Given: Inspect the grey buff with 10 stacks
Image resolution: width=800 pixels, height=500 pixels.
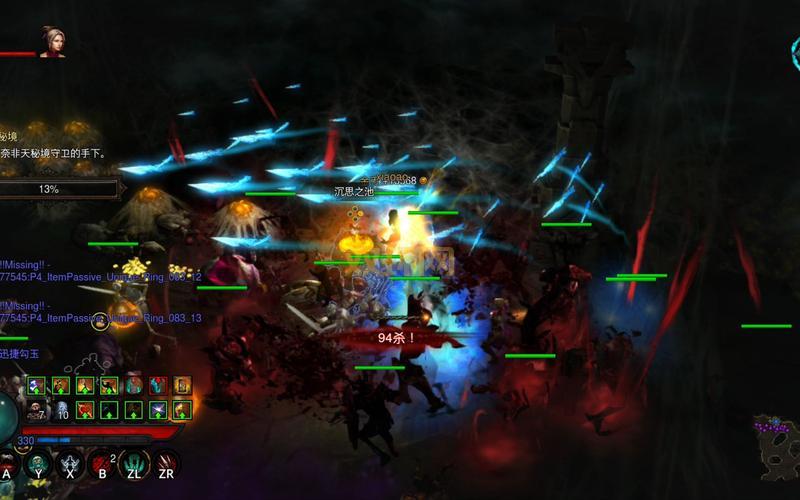Looking at the screenshot, I should [60, 409].
